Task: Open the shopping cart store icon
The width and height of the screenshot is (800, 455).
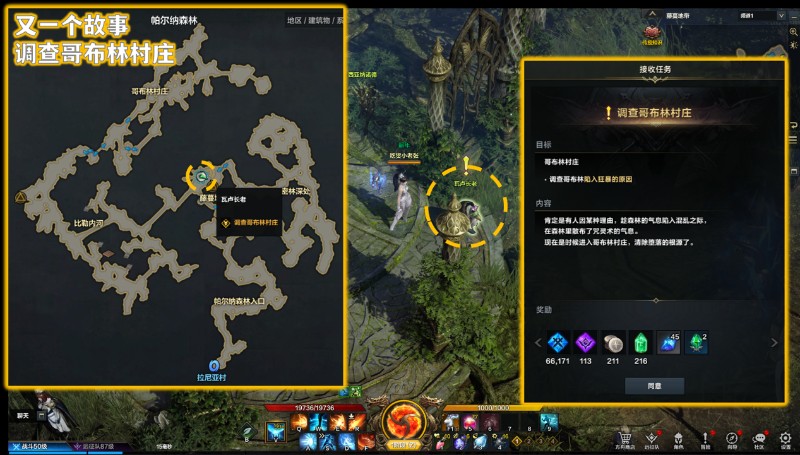Action: click(624, 438)
